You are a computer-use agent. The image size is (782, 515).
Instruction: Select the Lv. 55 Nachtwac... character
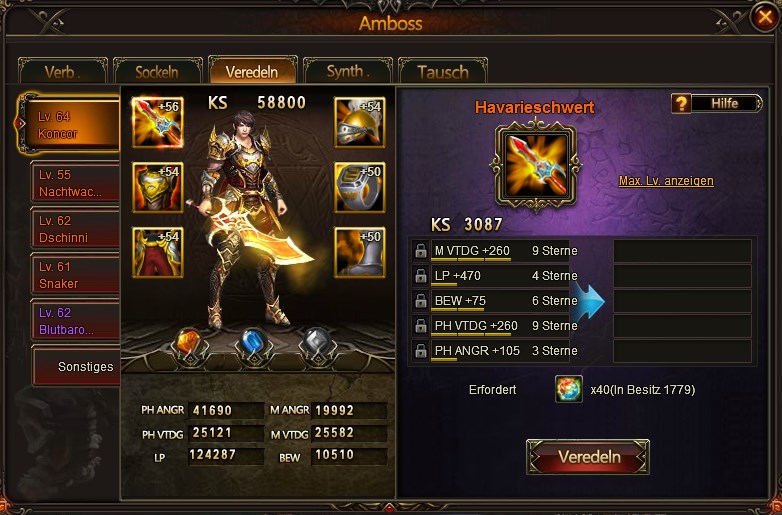74,183
